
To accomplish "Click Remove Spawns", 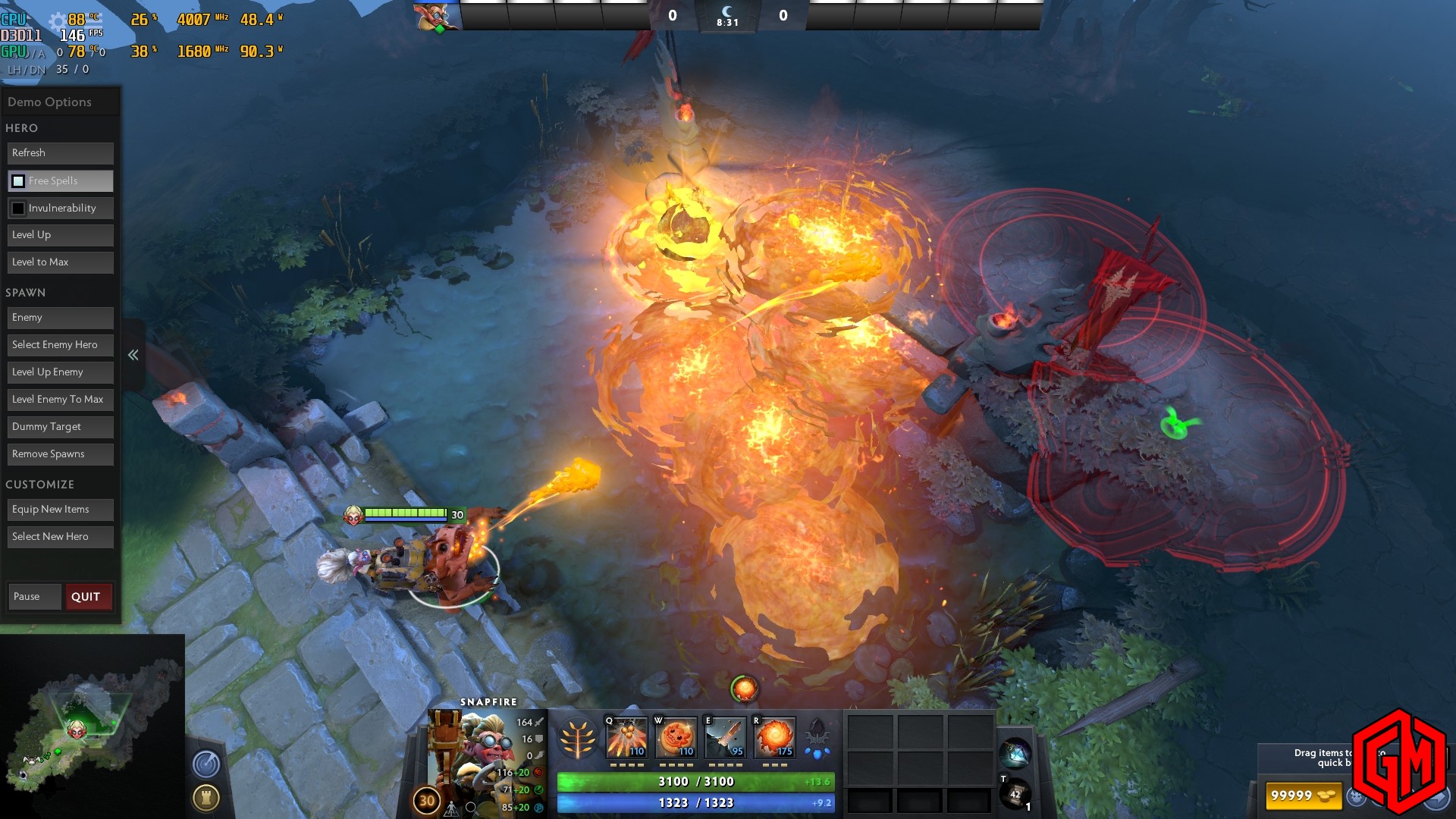I will 61,454.
